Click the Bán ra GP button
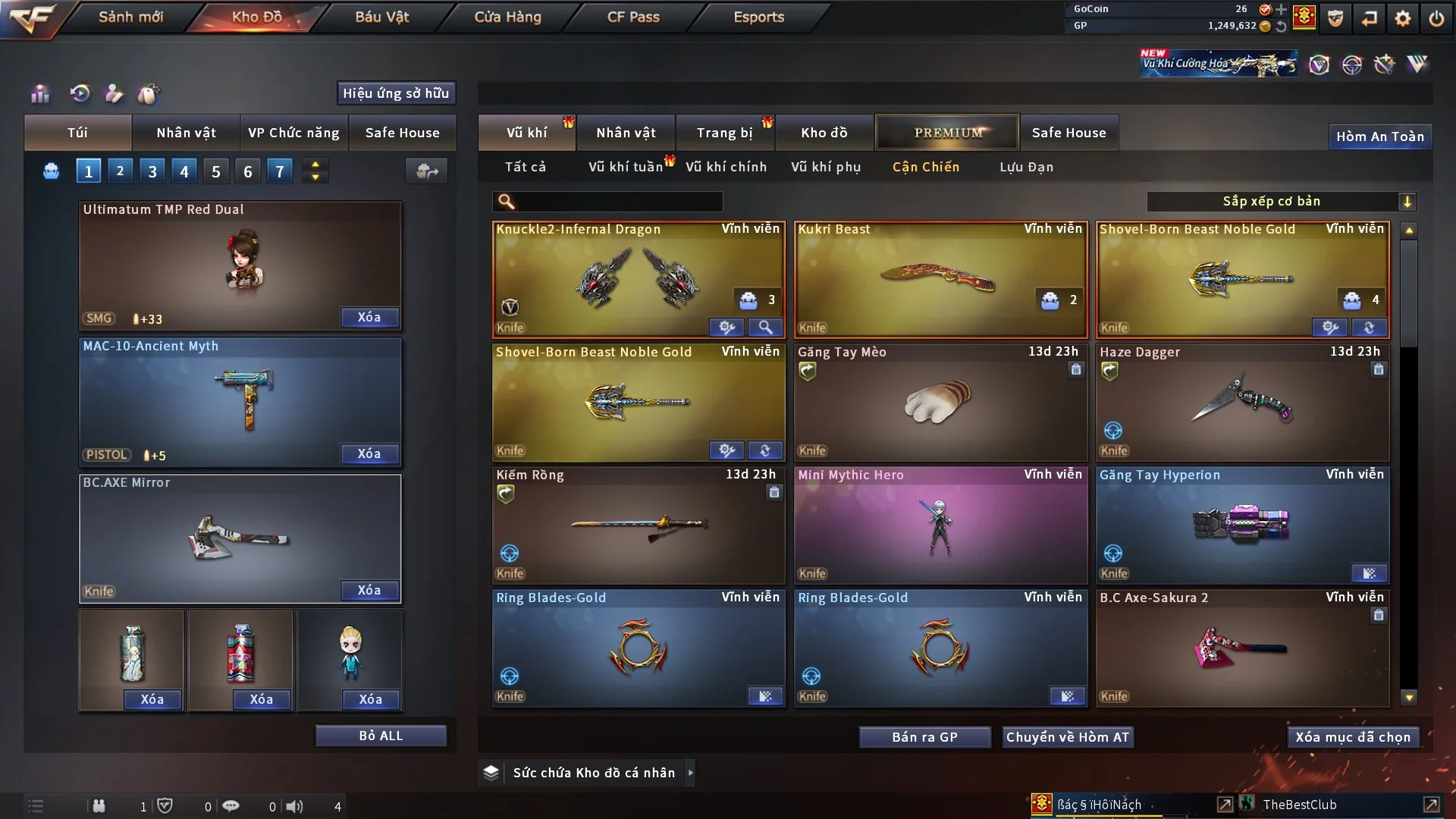This screenshot has height=819, width=1456. click(924, 736)
